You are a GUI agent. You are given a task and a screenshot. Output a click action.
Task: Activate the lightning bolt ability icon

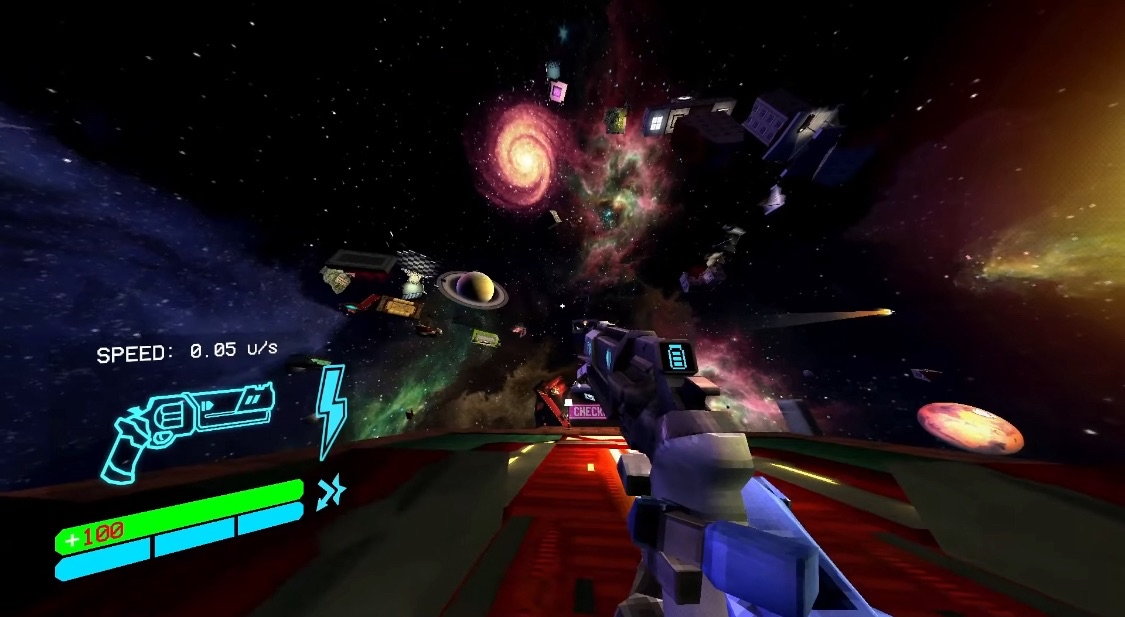tap(331, 410)
